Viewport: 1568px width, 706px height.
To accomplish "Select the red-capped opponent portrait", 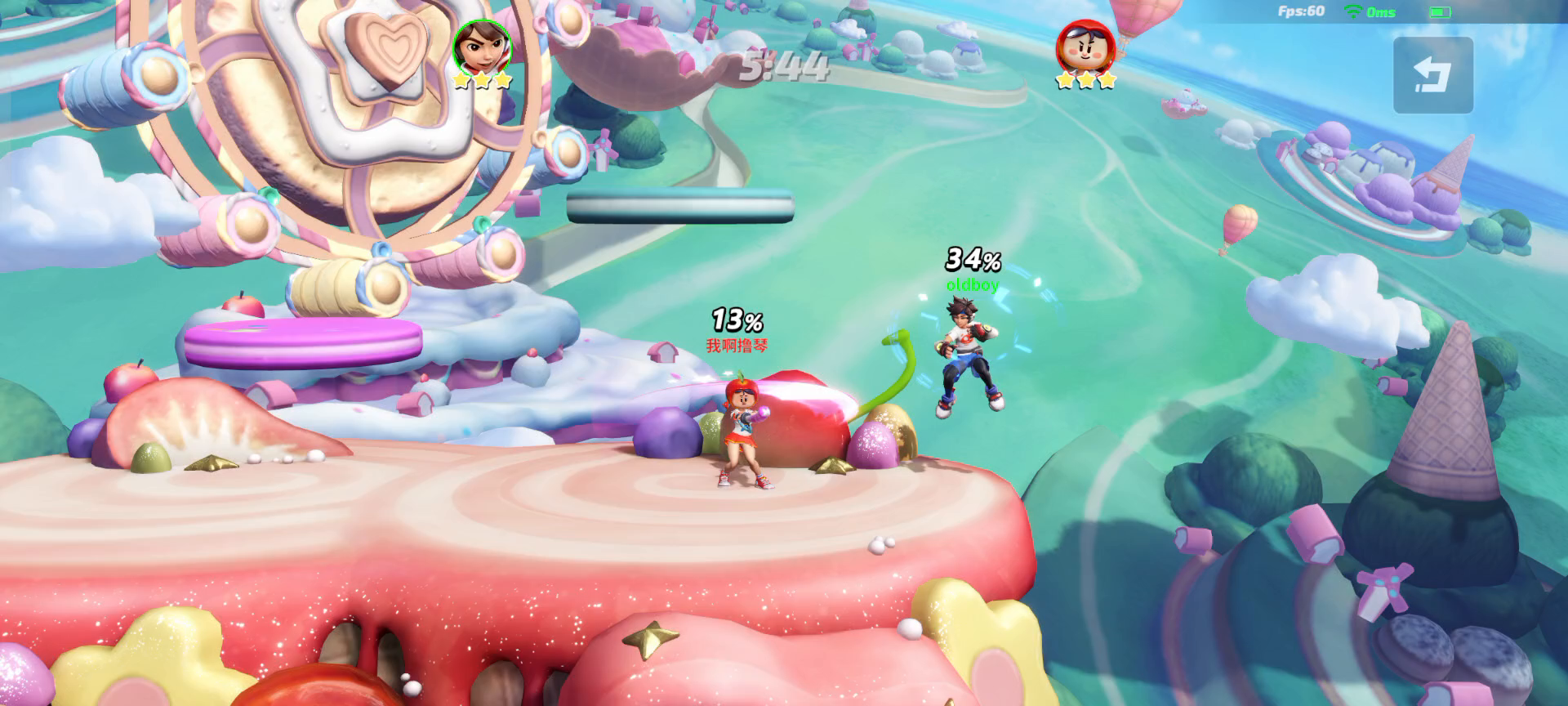I will click(1085, 47).
